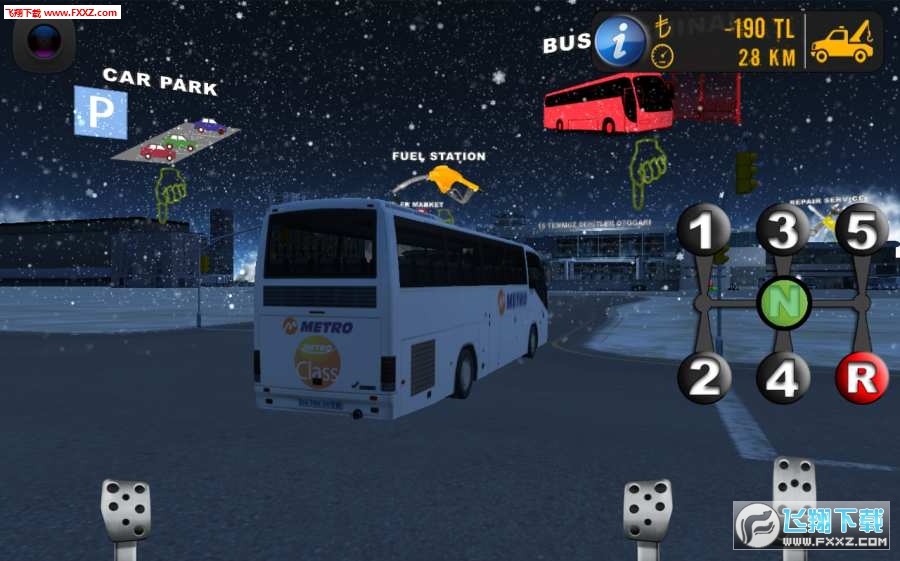Select the red bus terminal marker
The width and height of the screenshot is (900, 561).
coord(608,102)
